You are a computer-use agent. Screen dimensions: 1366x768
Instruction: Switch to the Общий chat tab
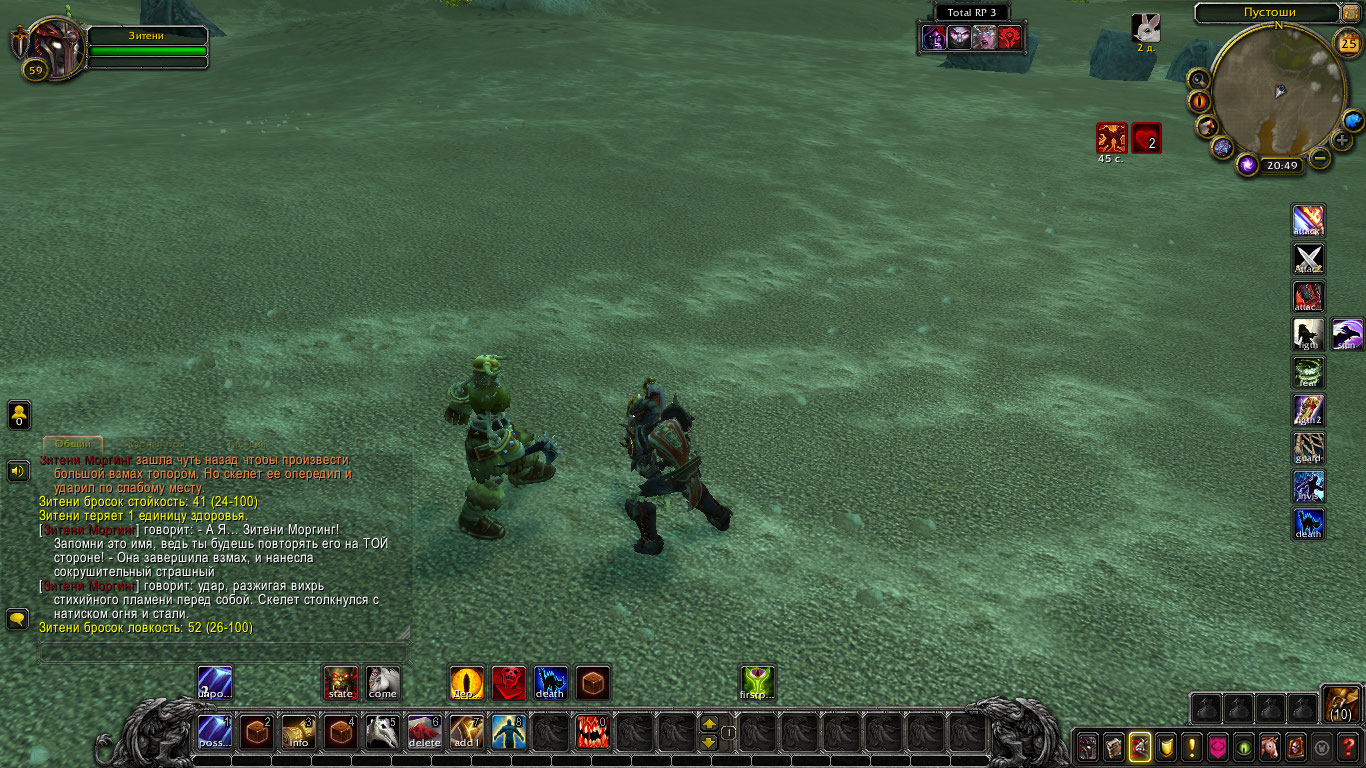(x=72, y=443)
